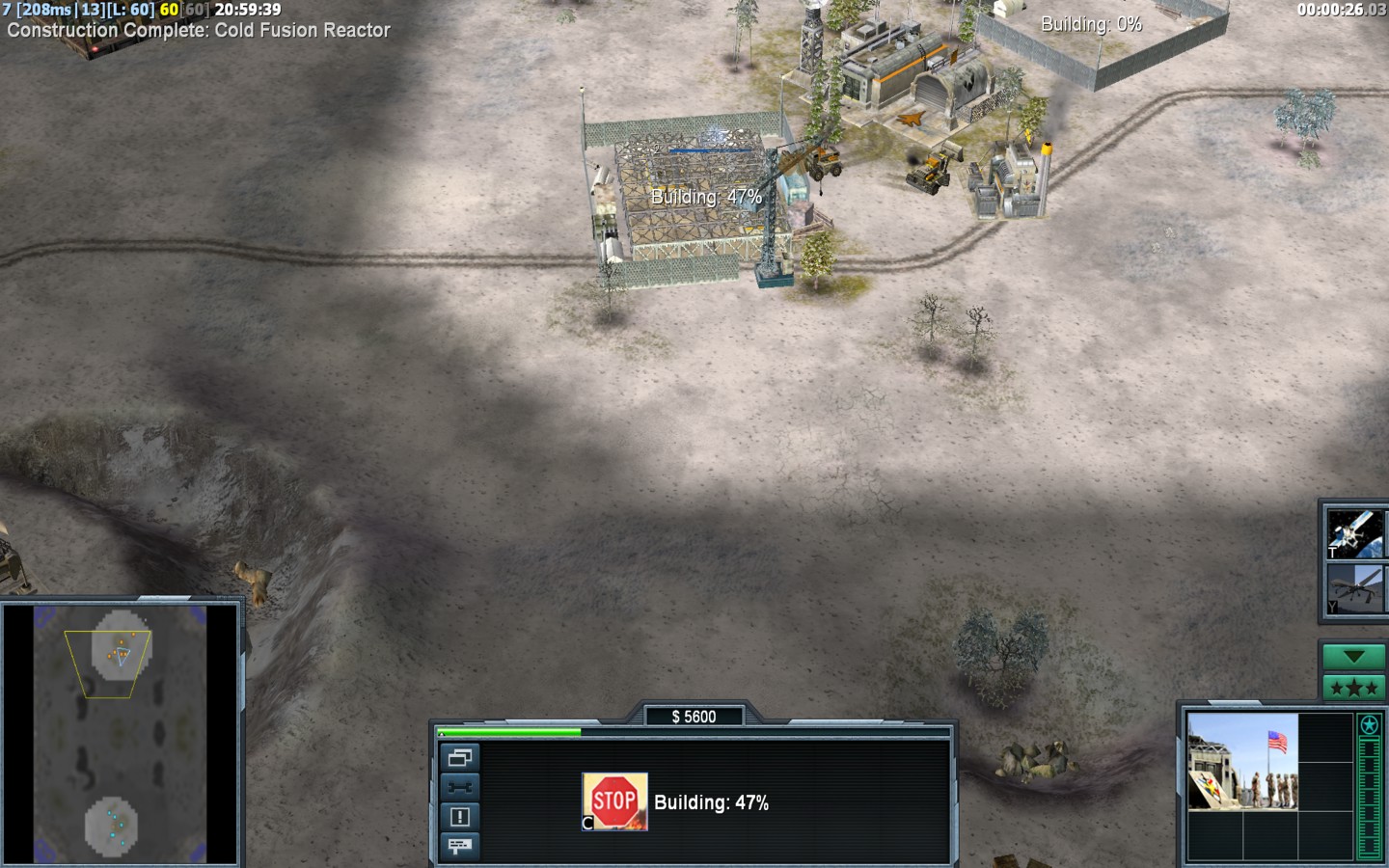Viewport: 1389px width, 868px height.
Task: Activate the spy satellite power icon
Action: tap(1355, 533)
